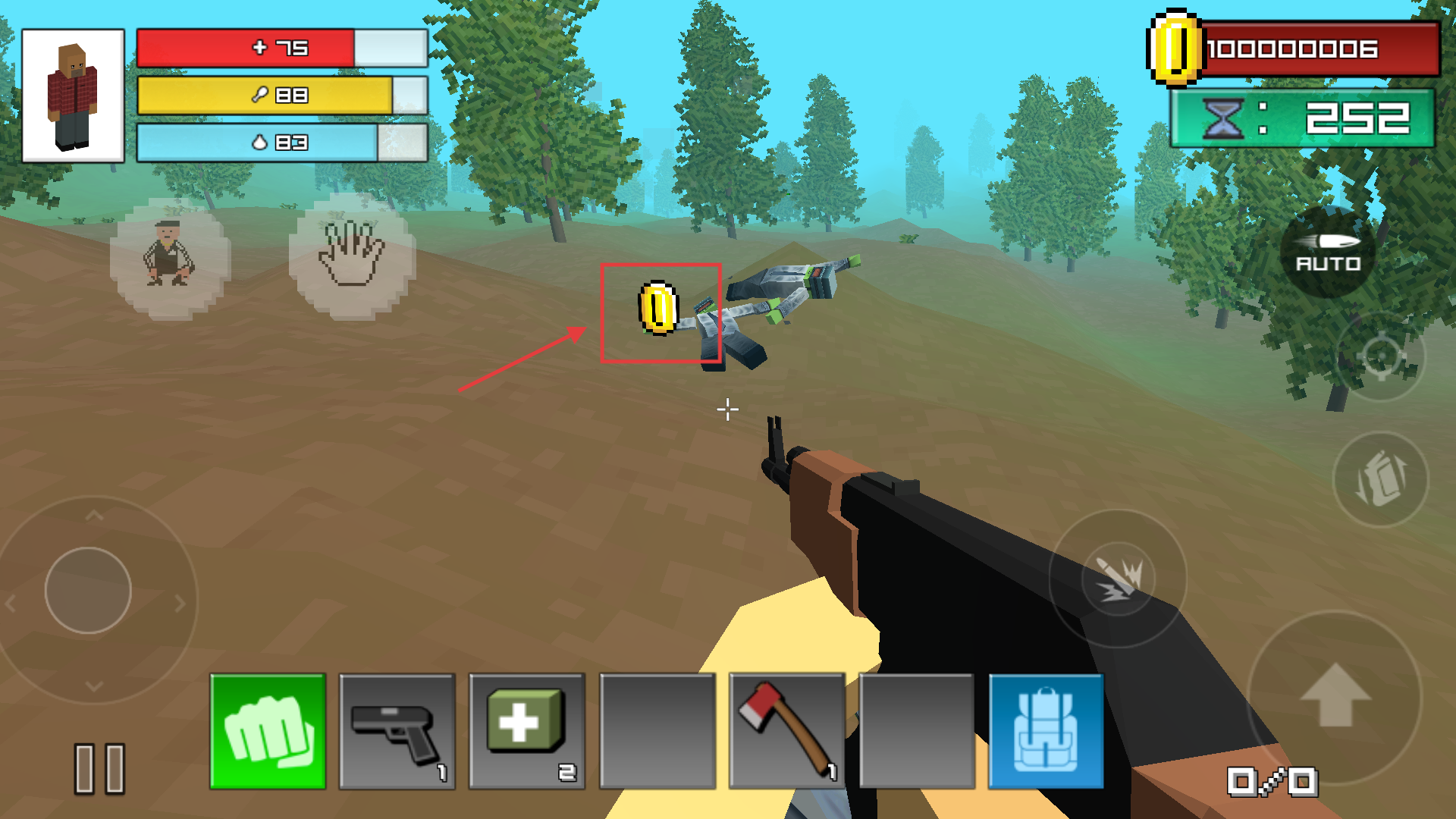Activate the aim-down-sights crosshair button
The height and width of the screenshot is (819, 1456).
[x=1380, y=355]
